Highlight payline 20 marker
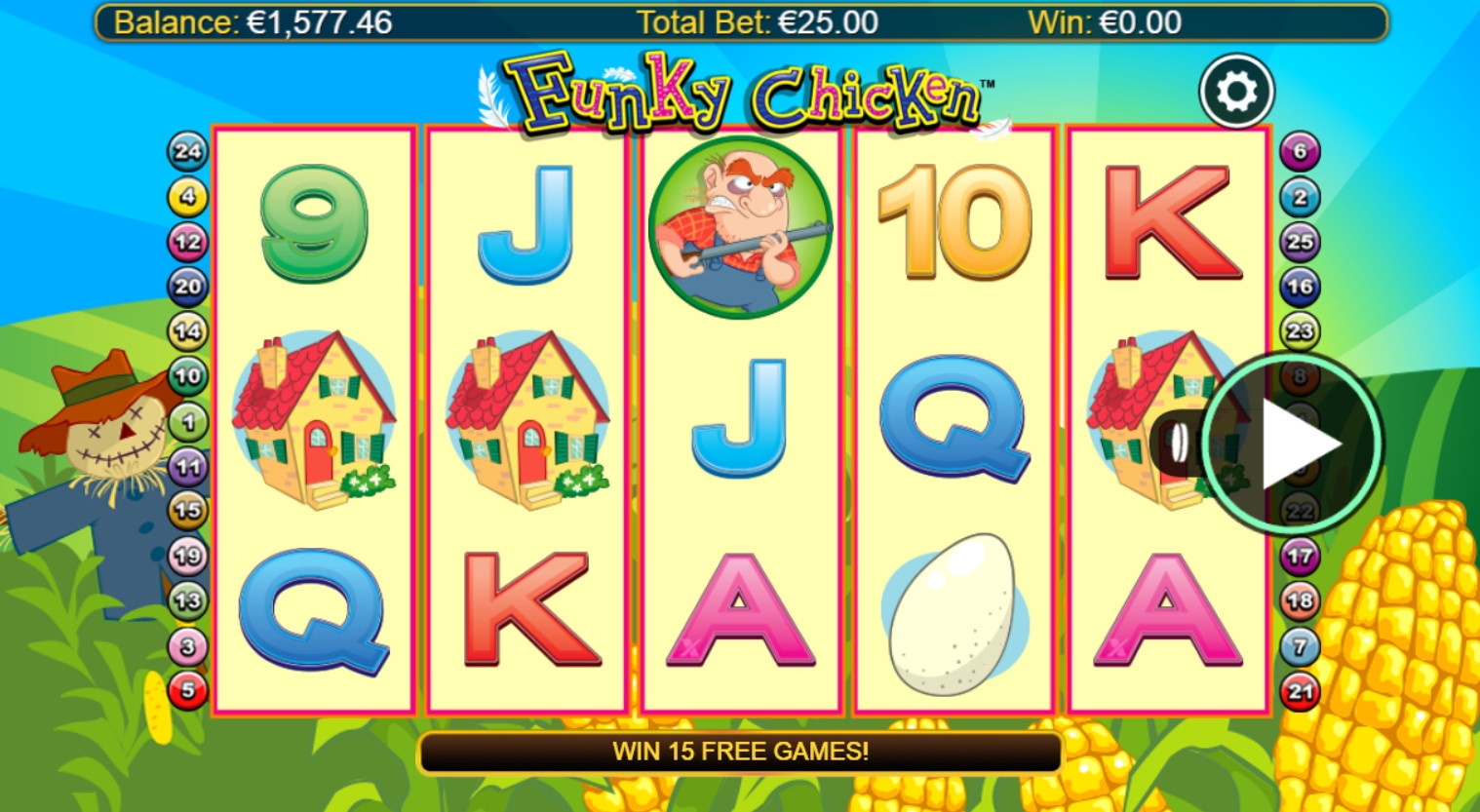1480x812 pixels. 187,287
